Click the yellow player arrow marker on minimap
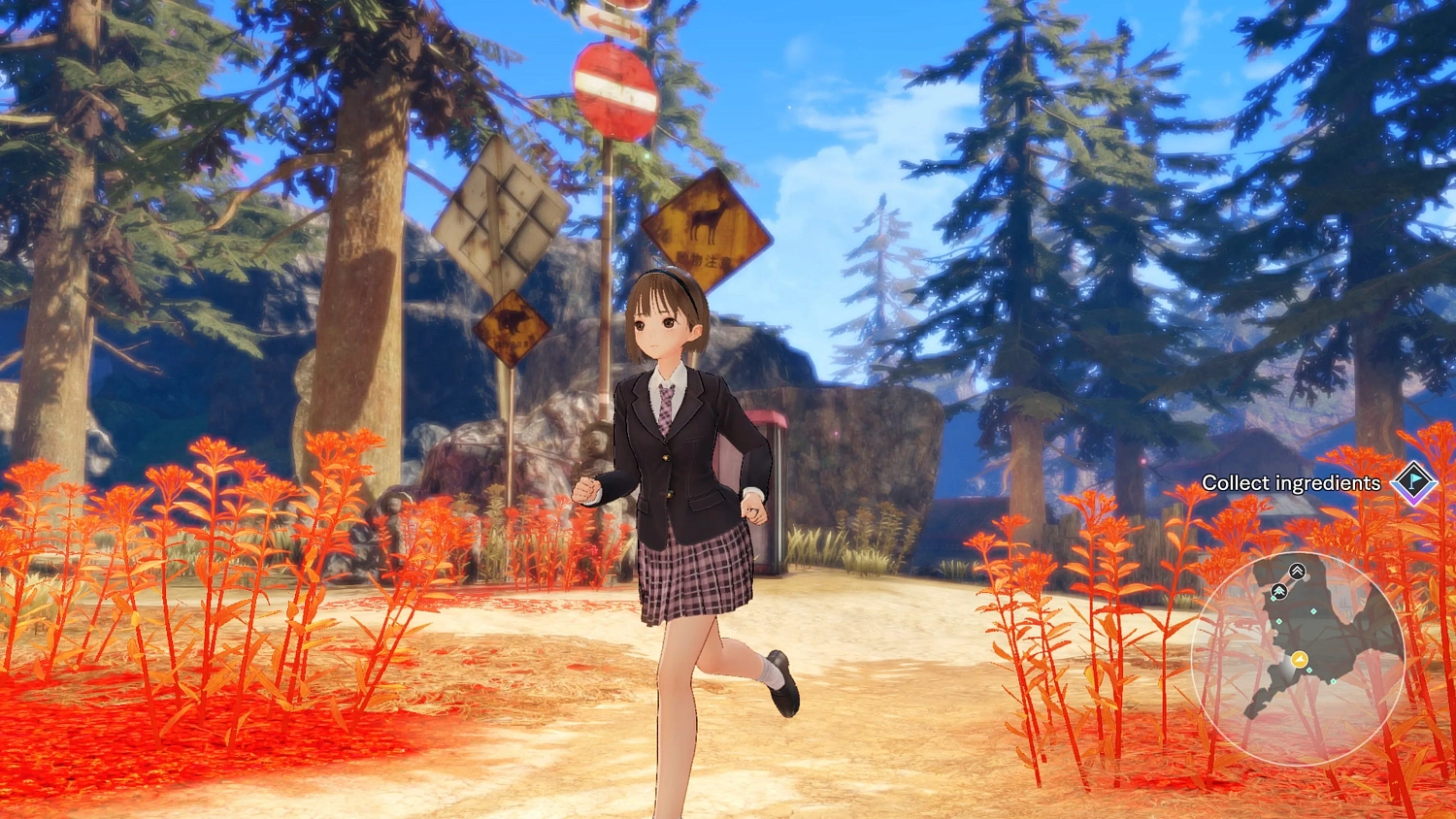Screen dimensions: 1456x819 point(1299,660)
